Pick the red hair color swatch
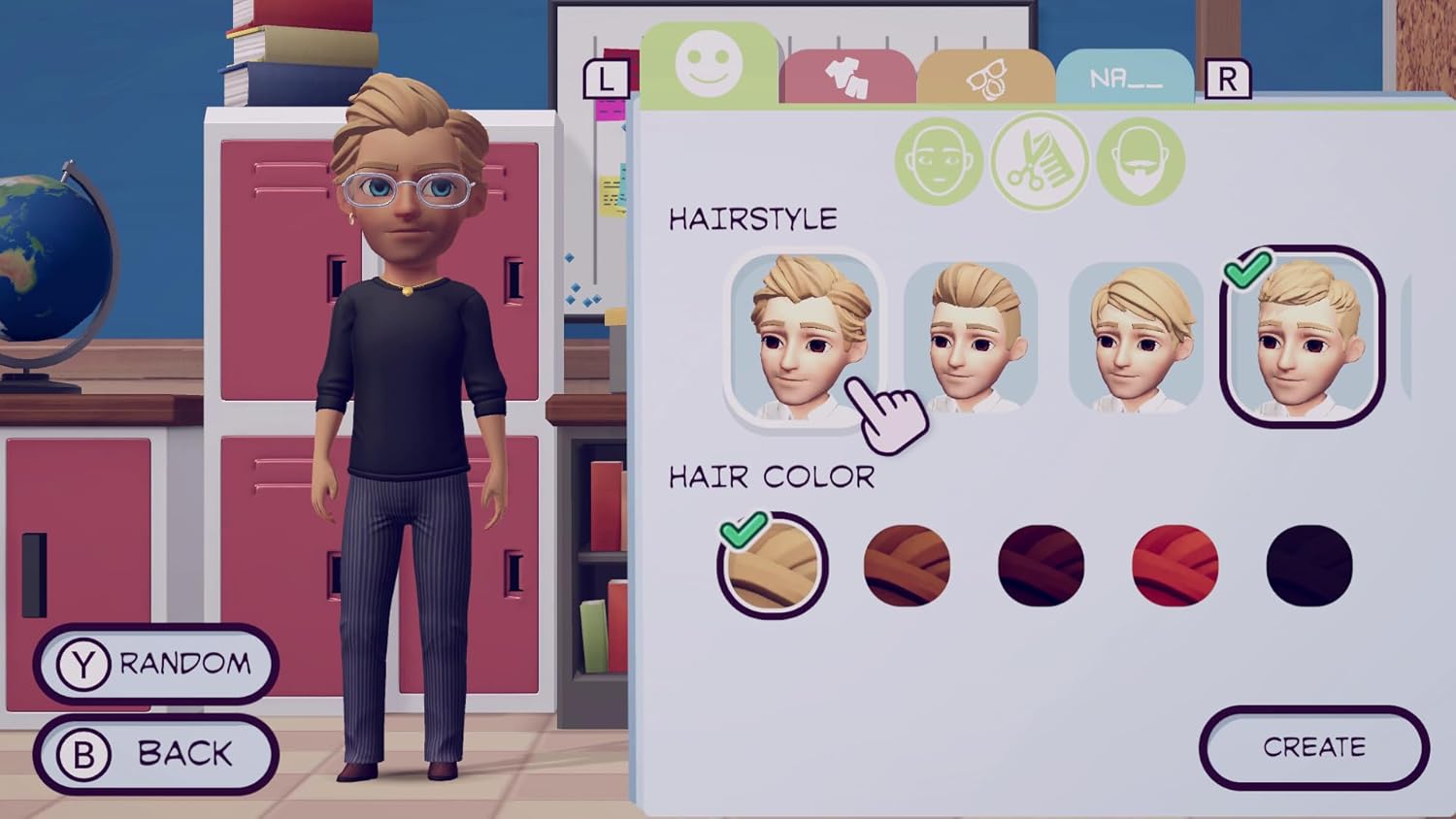This screenshot has width=1456, height=819. (x=1174, y=566)
